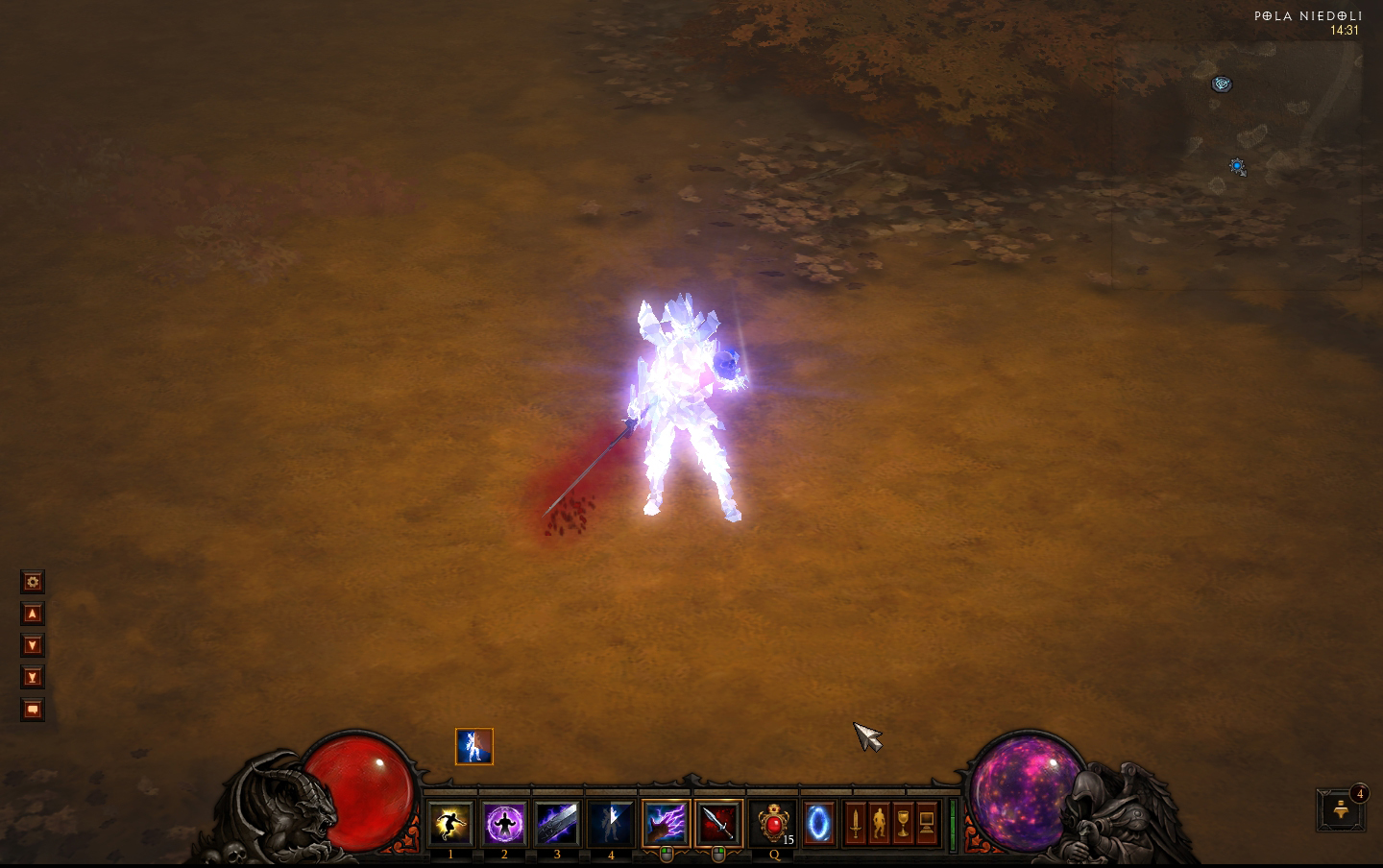Click the chat down arrow button

point(33,645)
